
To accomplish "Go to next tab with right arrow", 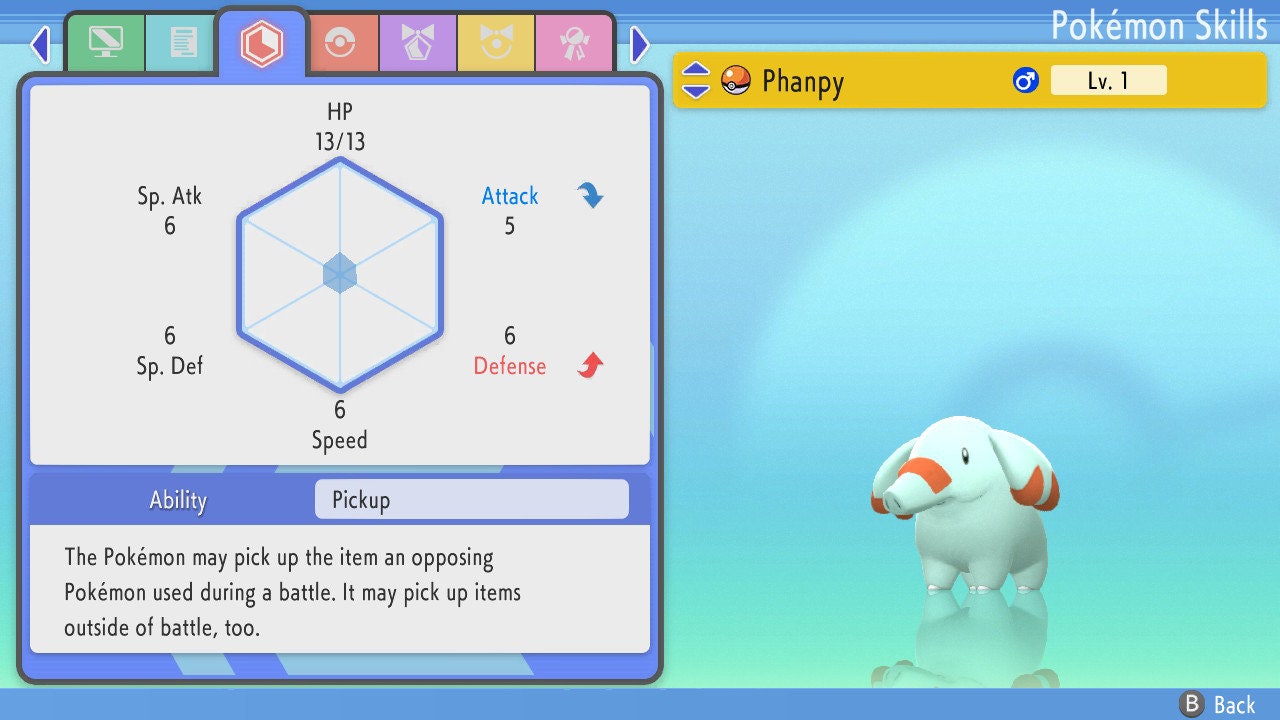I will coord(640,44).
